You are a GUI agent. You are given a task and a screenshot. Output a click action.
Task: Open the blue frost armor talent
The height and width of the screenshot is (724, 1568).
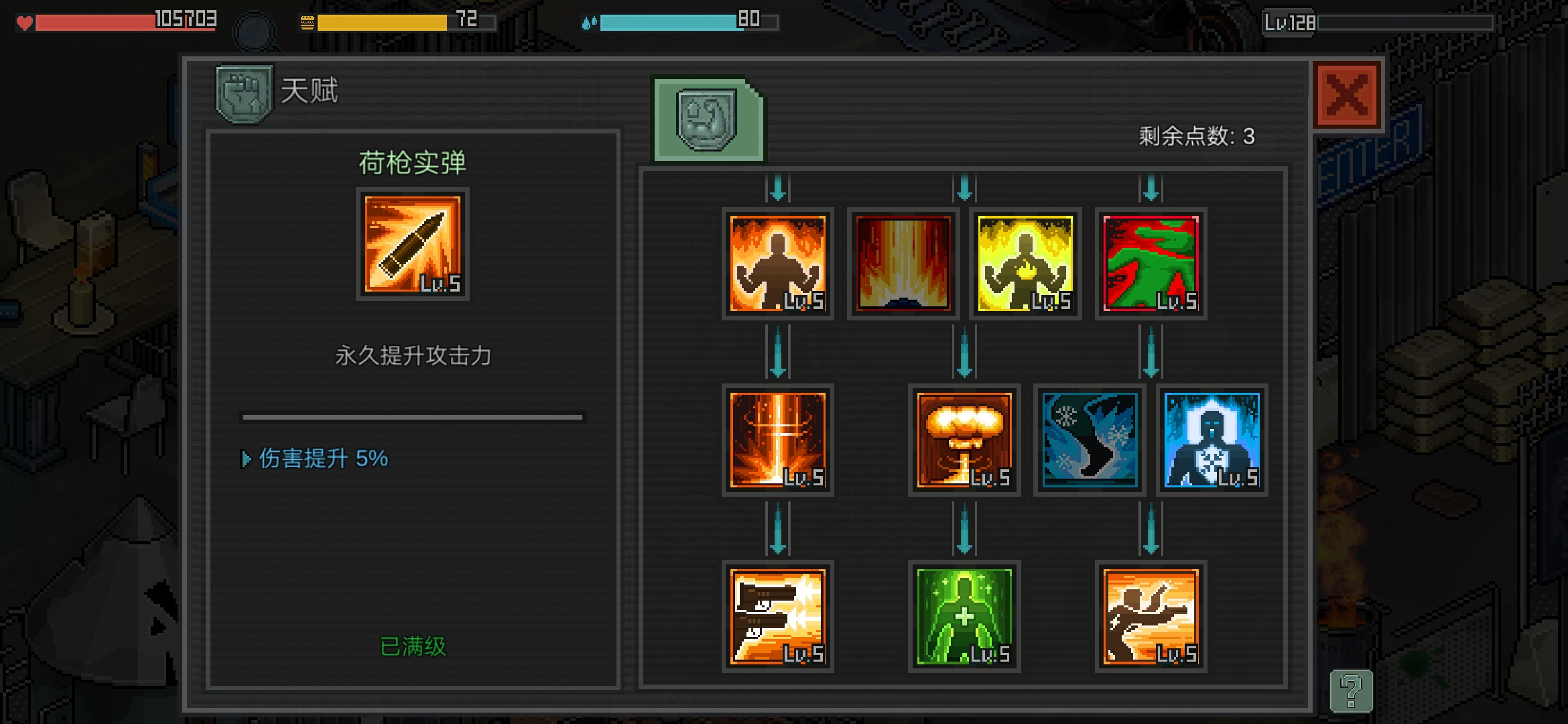coord(1210,440)
